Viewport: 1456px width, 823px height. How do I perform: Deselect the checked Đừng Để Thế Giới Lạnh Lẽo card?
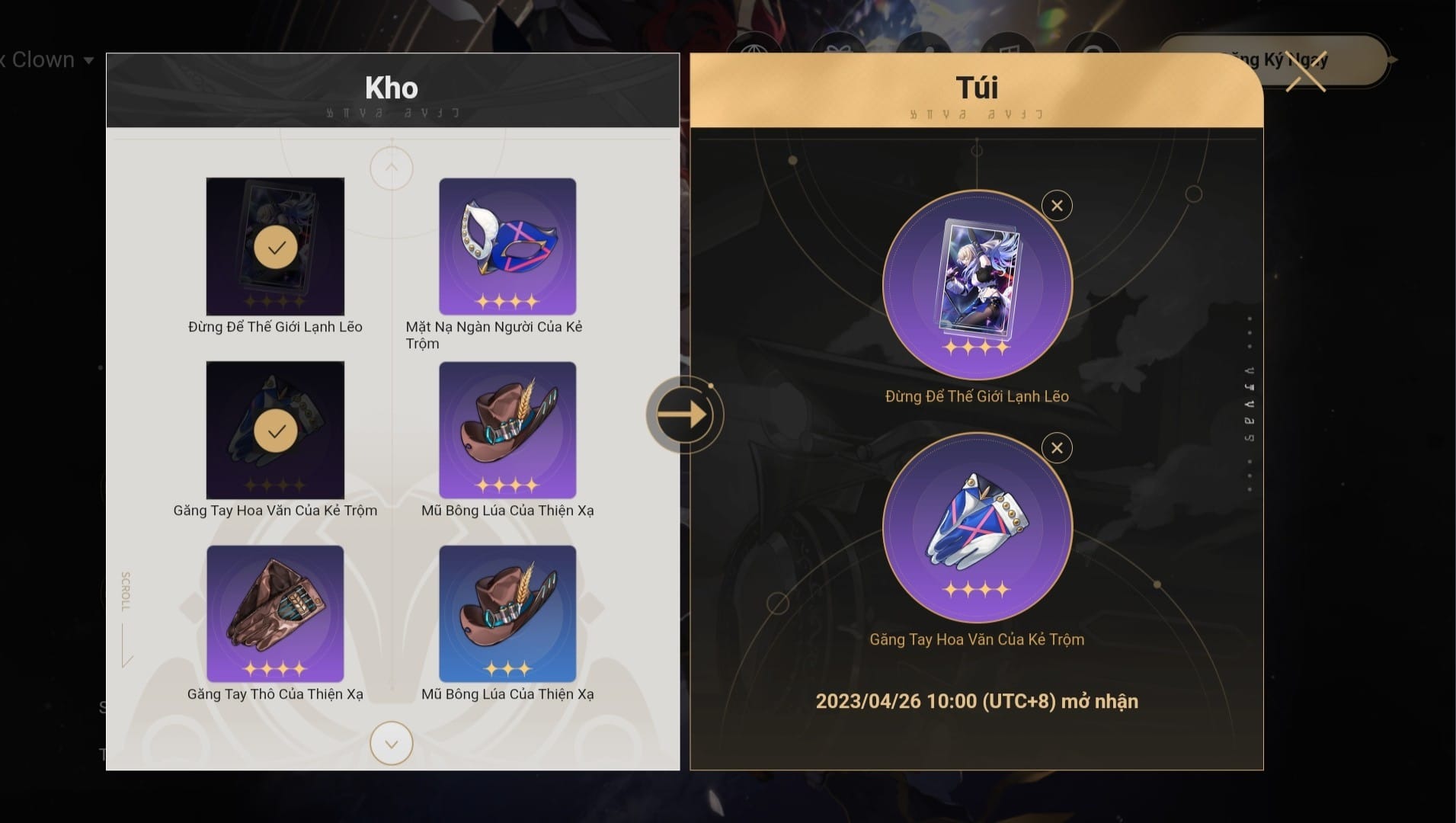(275, 247)
